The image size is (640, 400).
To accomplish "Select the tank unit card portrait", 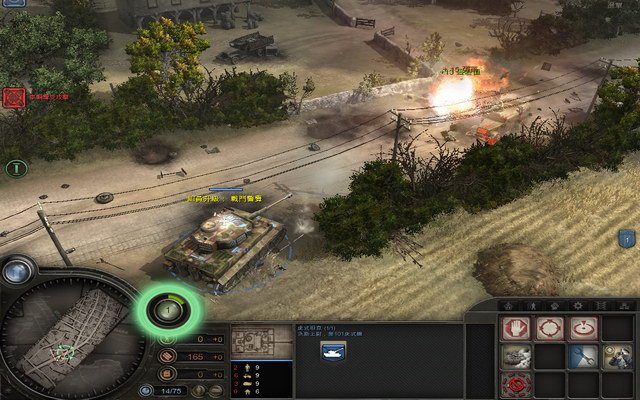I will (x=332, y=351).
